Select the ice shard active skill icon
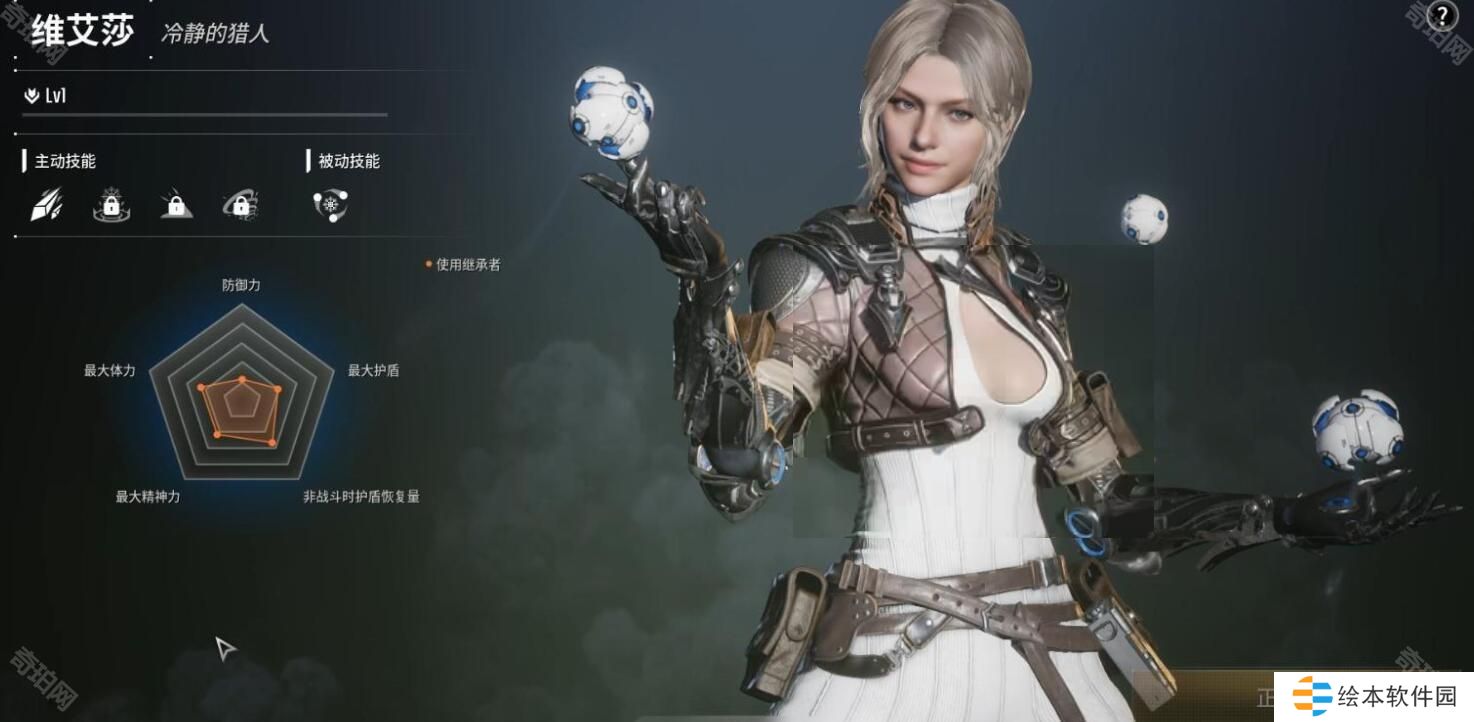Screen dimensions: 1474x722 pyautogui.click(x=46, y=205)
